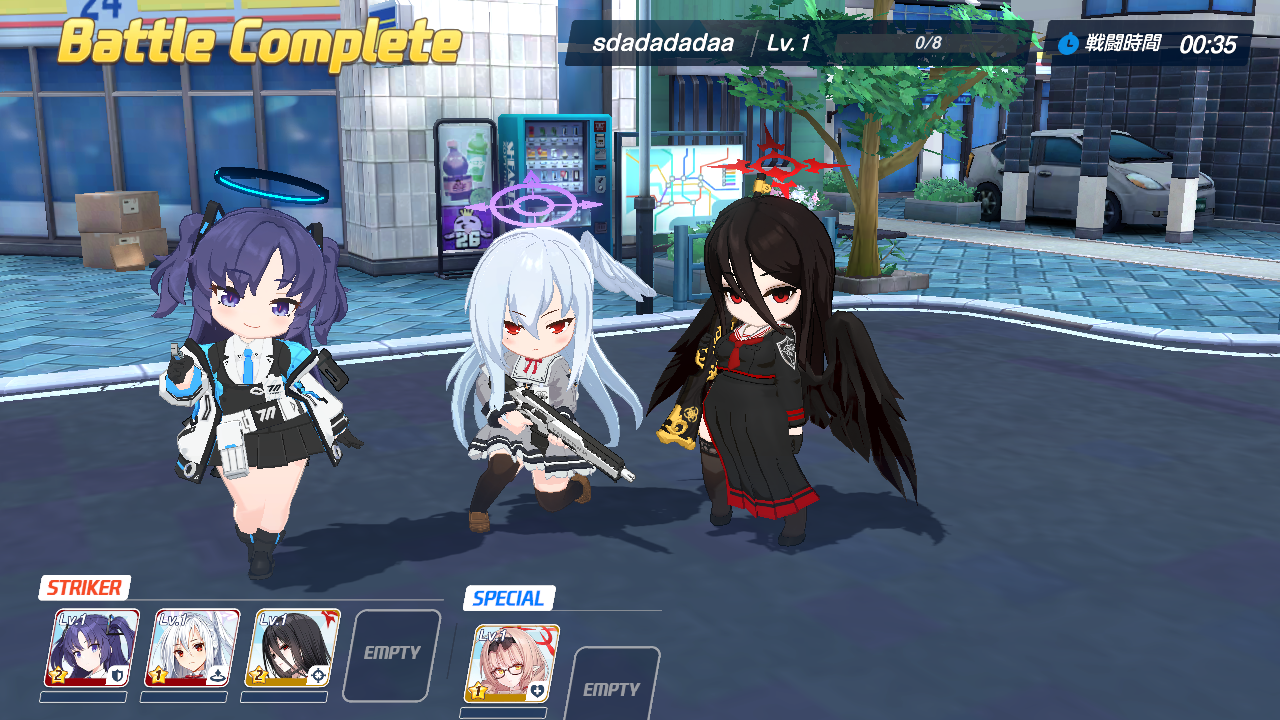Screen dimensions: 1280x720
Task: Select the purple-haired striker portrait
Action: pyautogui.click(x=92, y=648)
